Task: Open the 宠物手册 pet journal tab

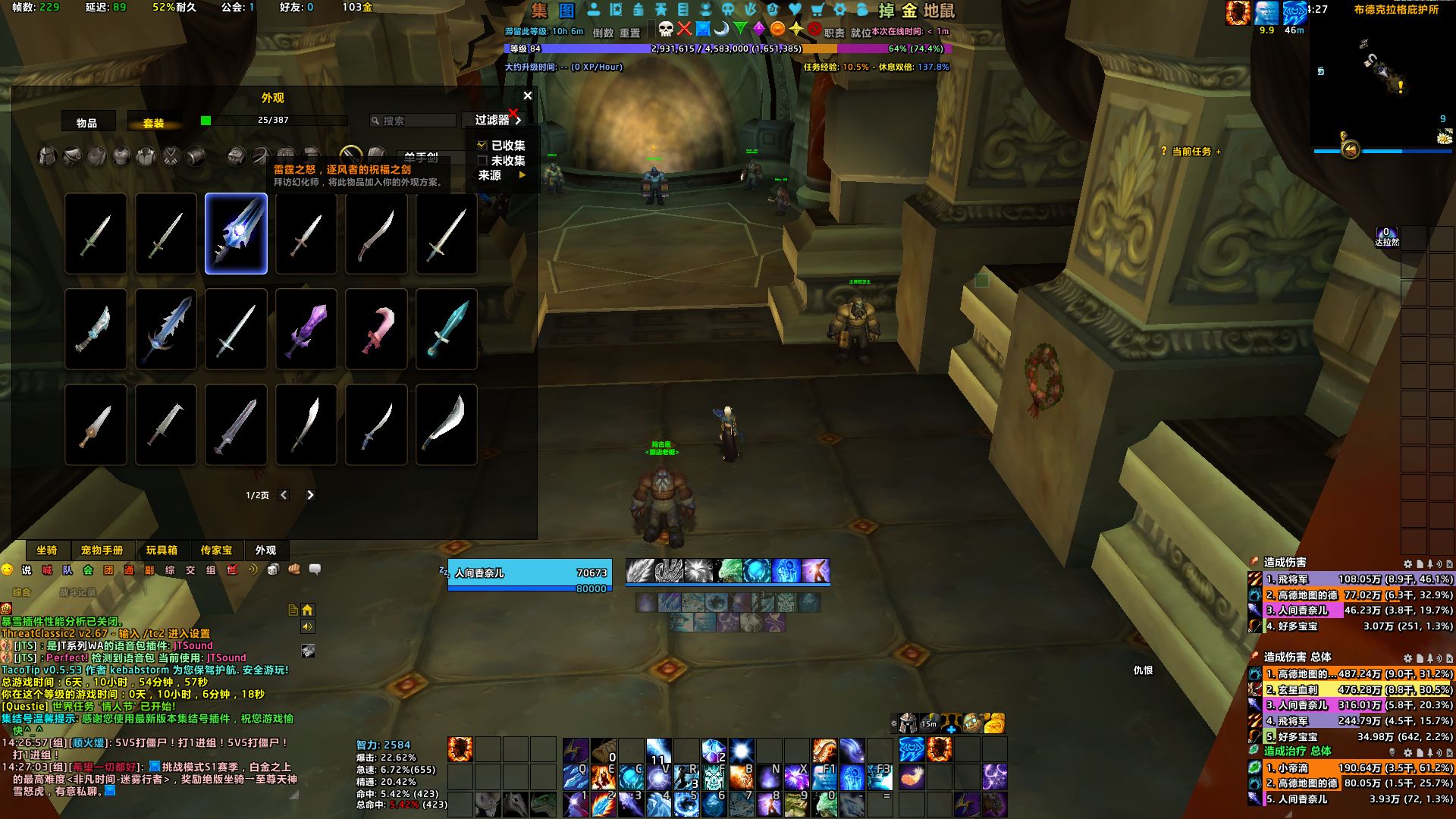Action: pos(102,551)
